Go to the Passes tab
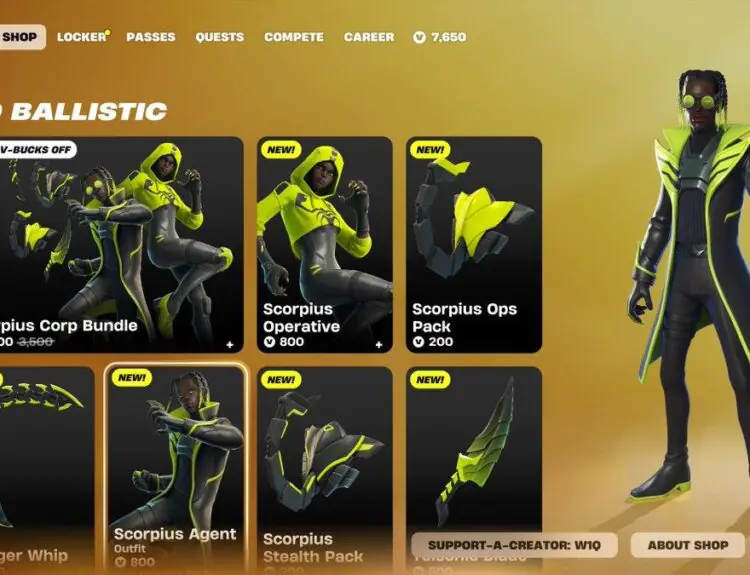Image resolution: width=750 pixels, height=575 pixels. [151, 37]
